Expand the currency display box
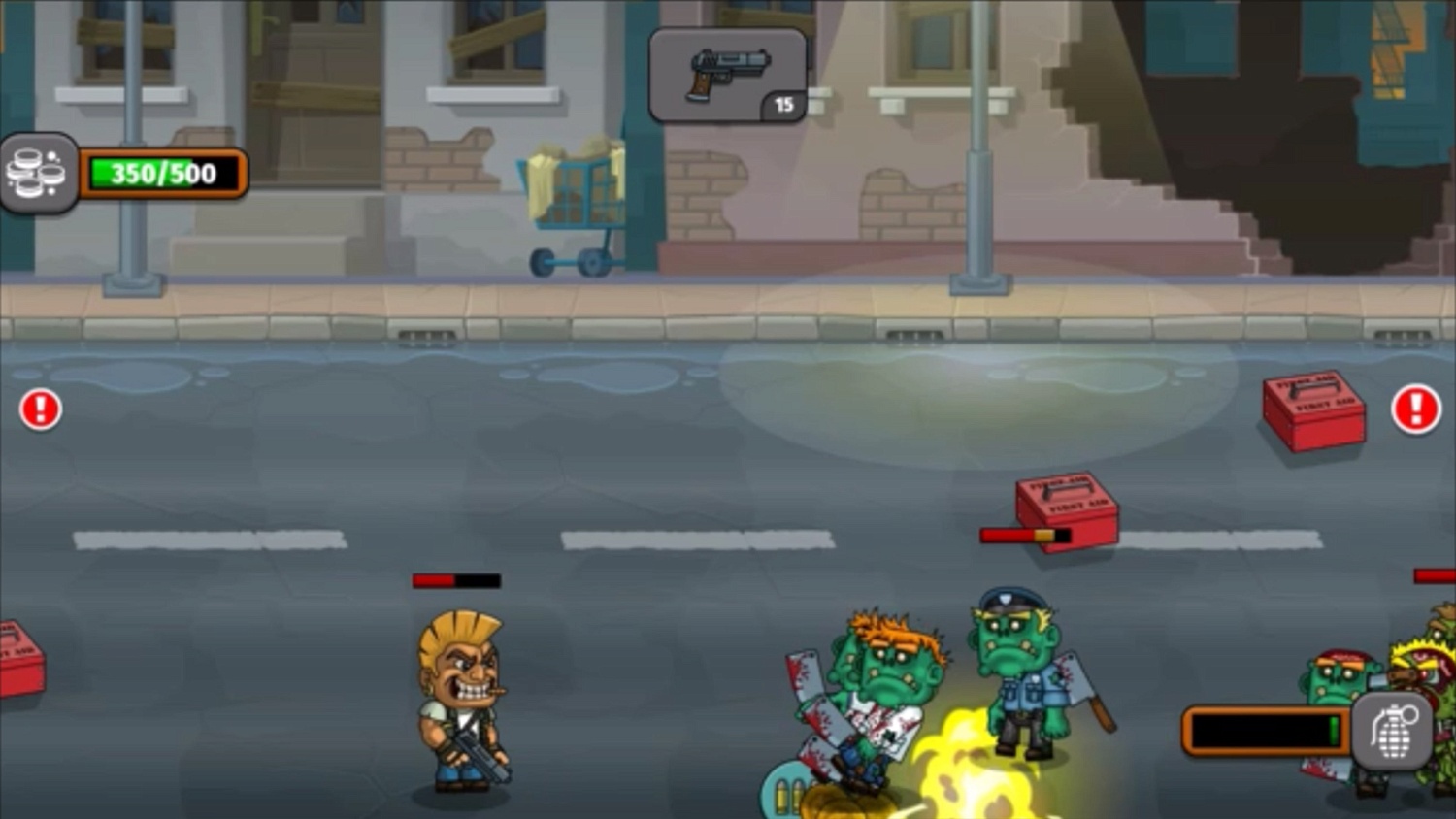 click(39, 172)
